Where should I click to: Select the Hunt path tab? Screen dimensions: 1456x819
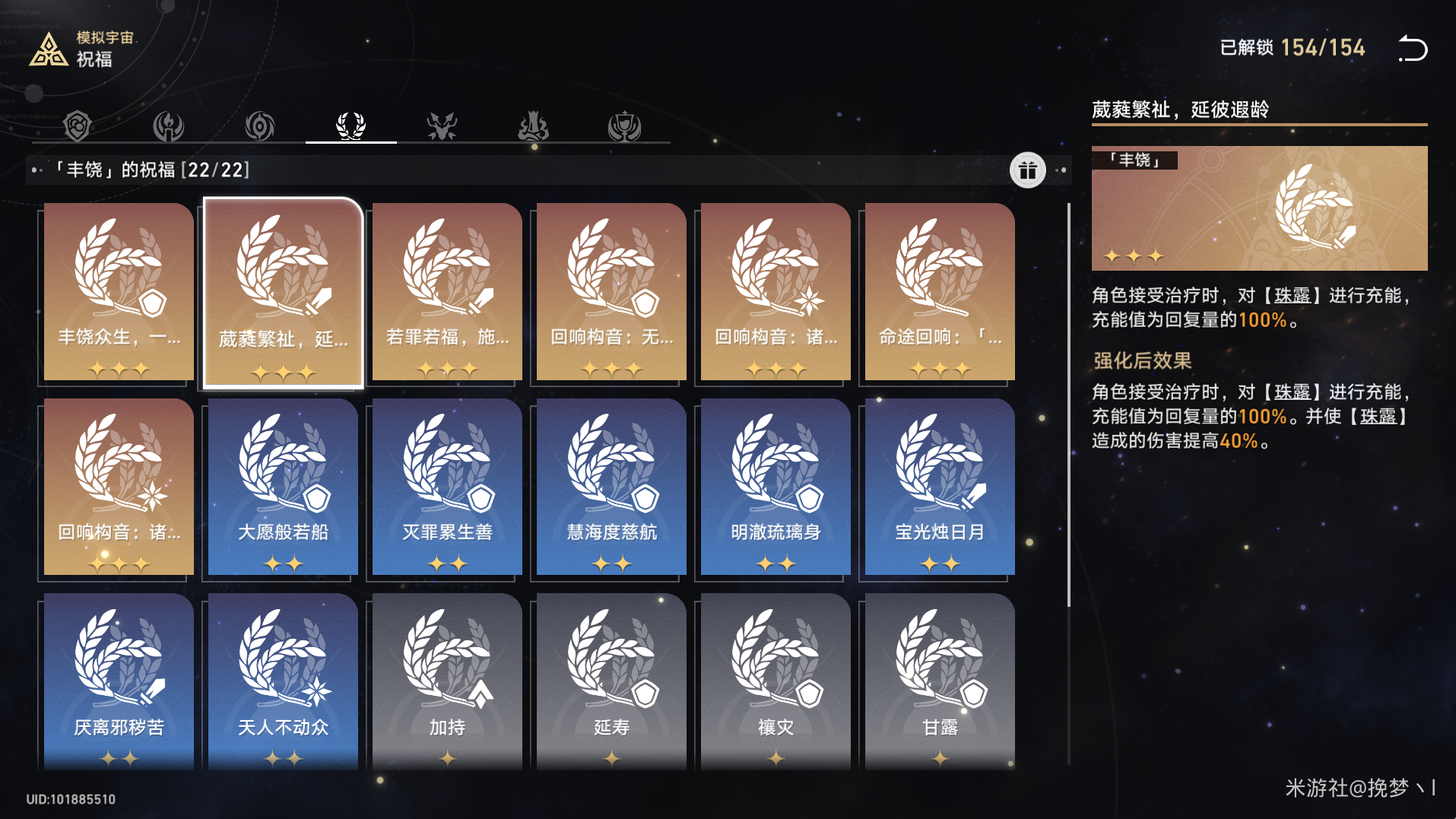[x=442, y=125]
